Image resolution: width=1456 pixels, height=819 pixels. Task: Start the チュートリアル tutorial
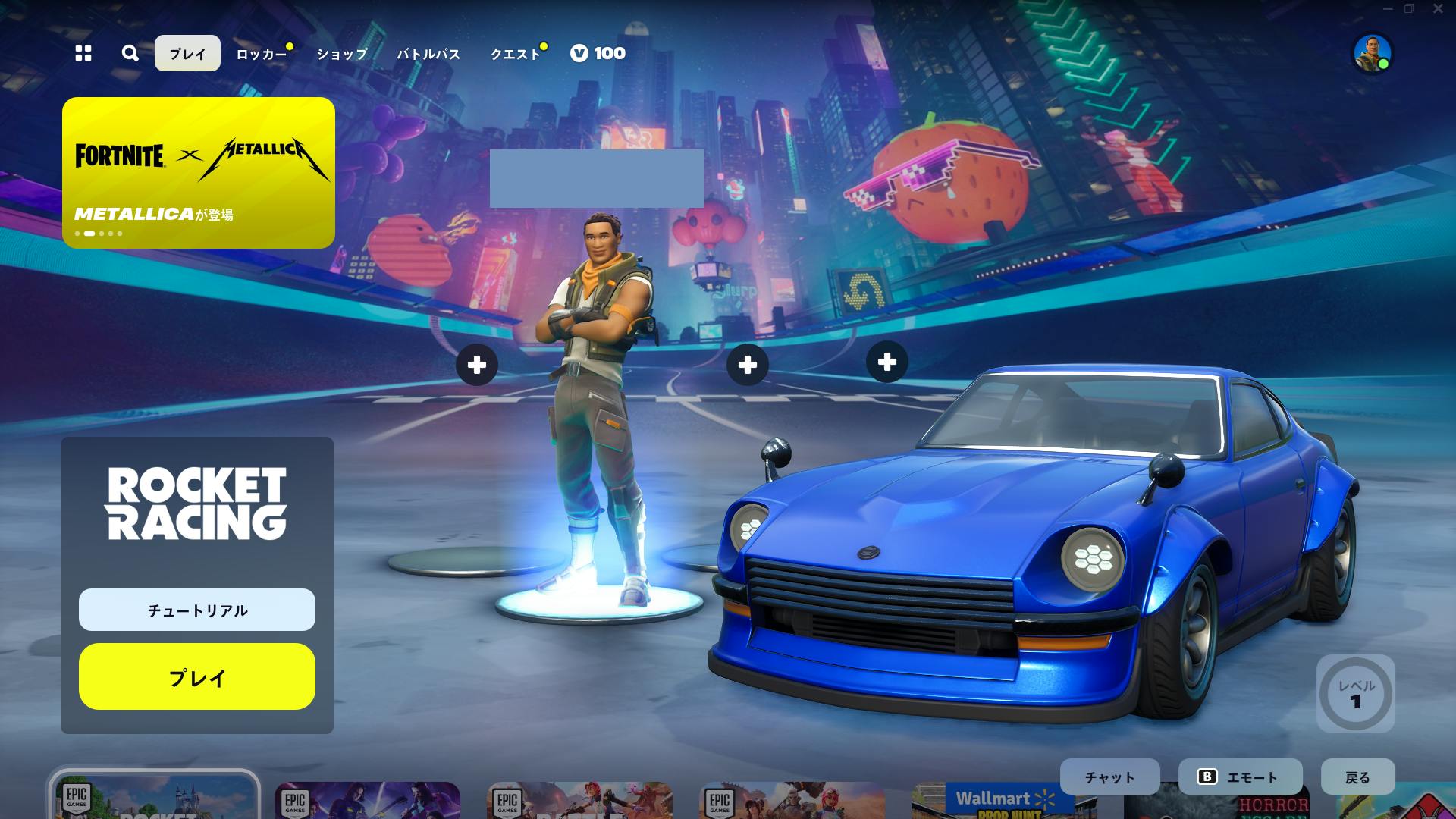click(197, 610)
